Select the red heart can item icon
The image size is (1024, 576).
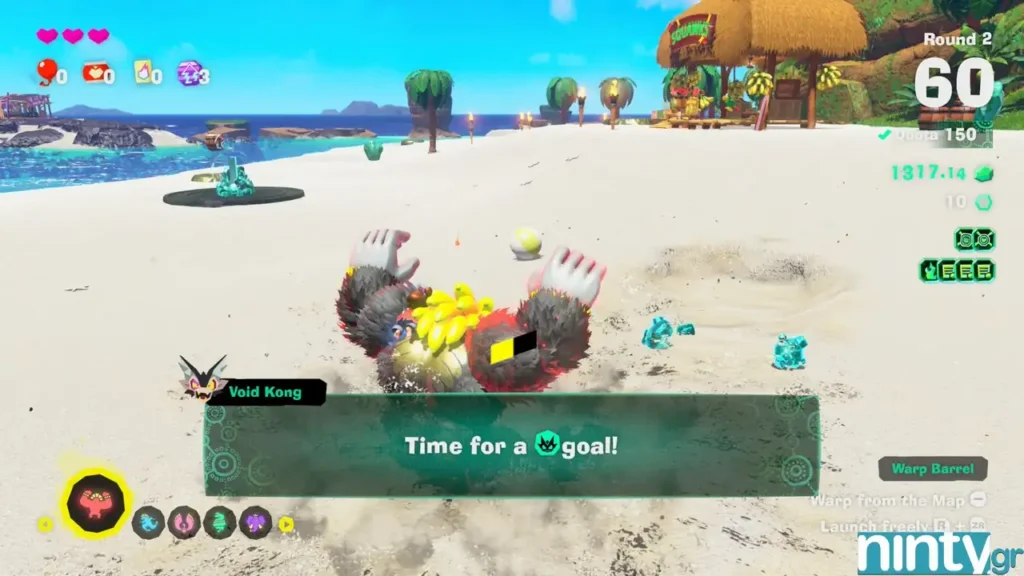(94, 72)
